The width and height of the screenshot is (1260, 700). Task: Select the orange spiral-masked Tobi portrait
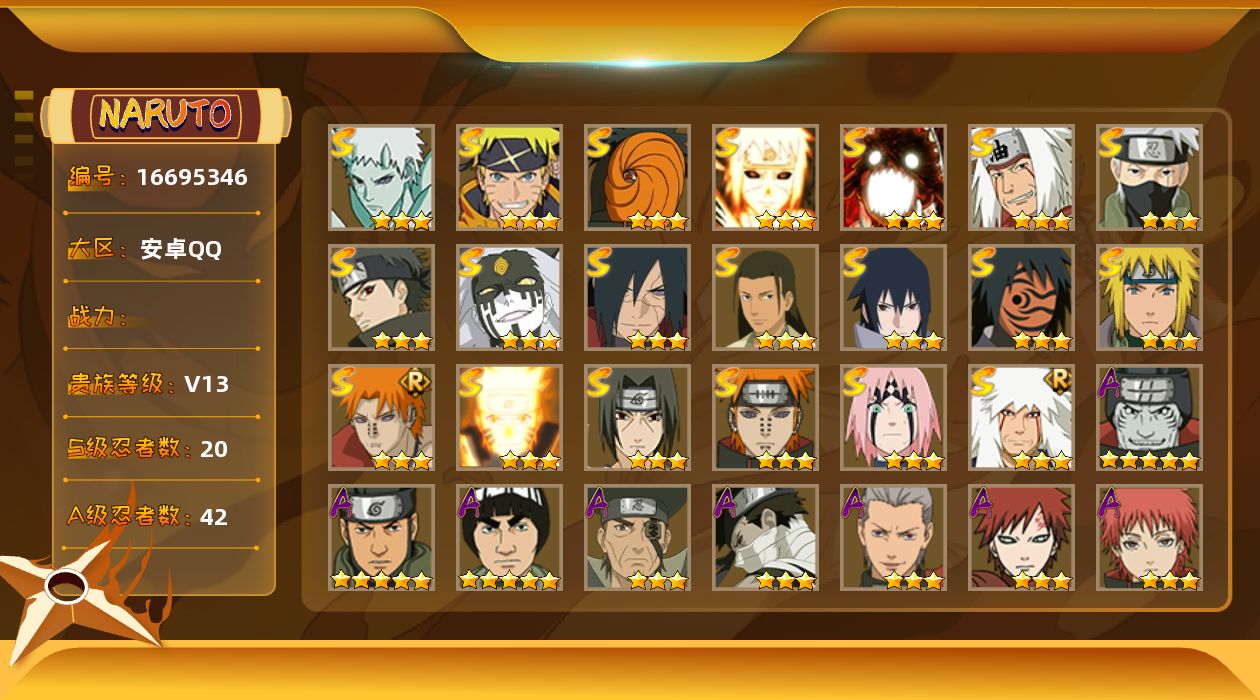coord(637,177)
